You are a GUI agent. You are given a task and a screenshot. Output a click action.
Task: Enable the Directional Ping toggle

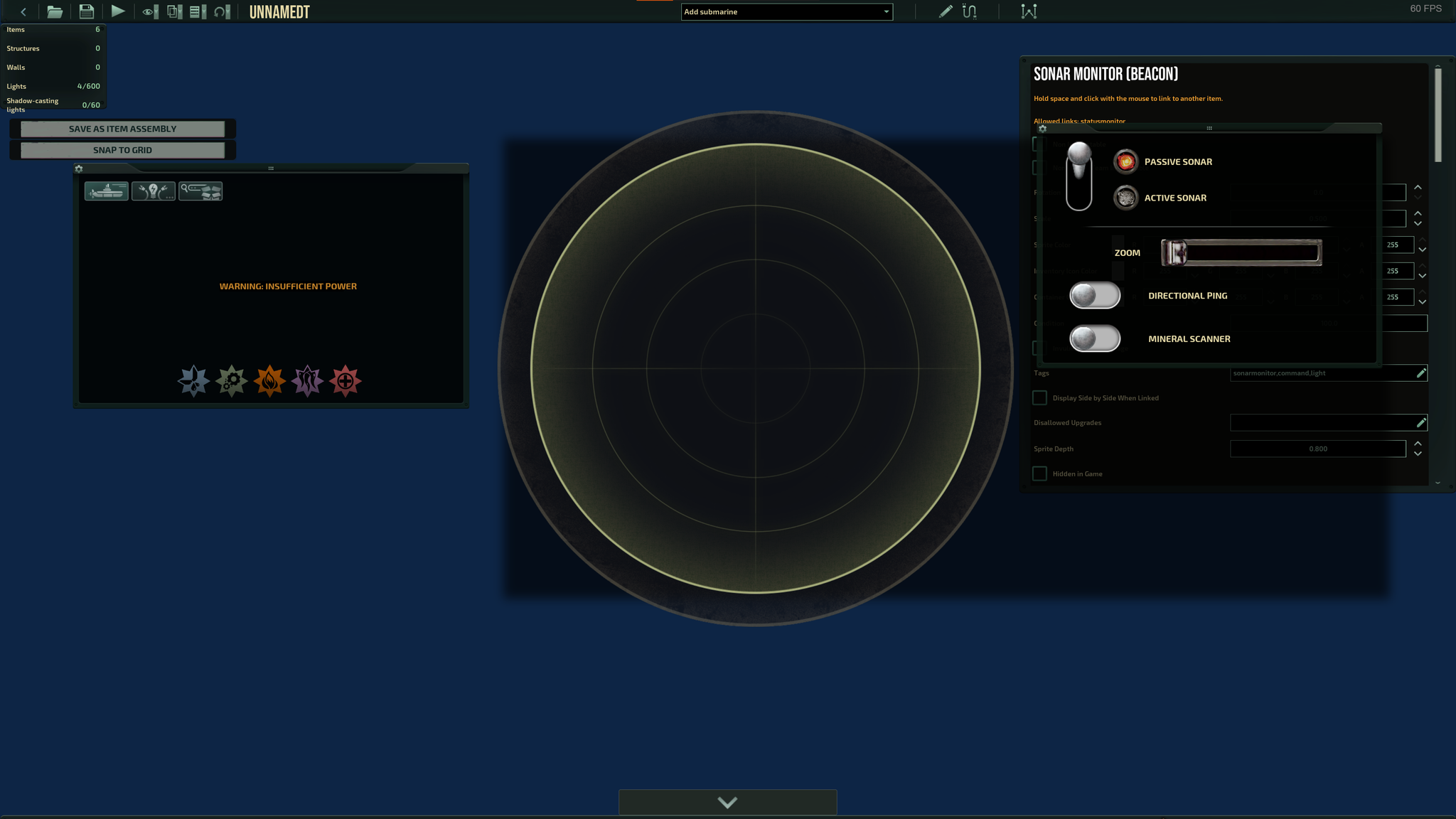click(1095, 295)
